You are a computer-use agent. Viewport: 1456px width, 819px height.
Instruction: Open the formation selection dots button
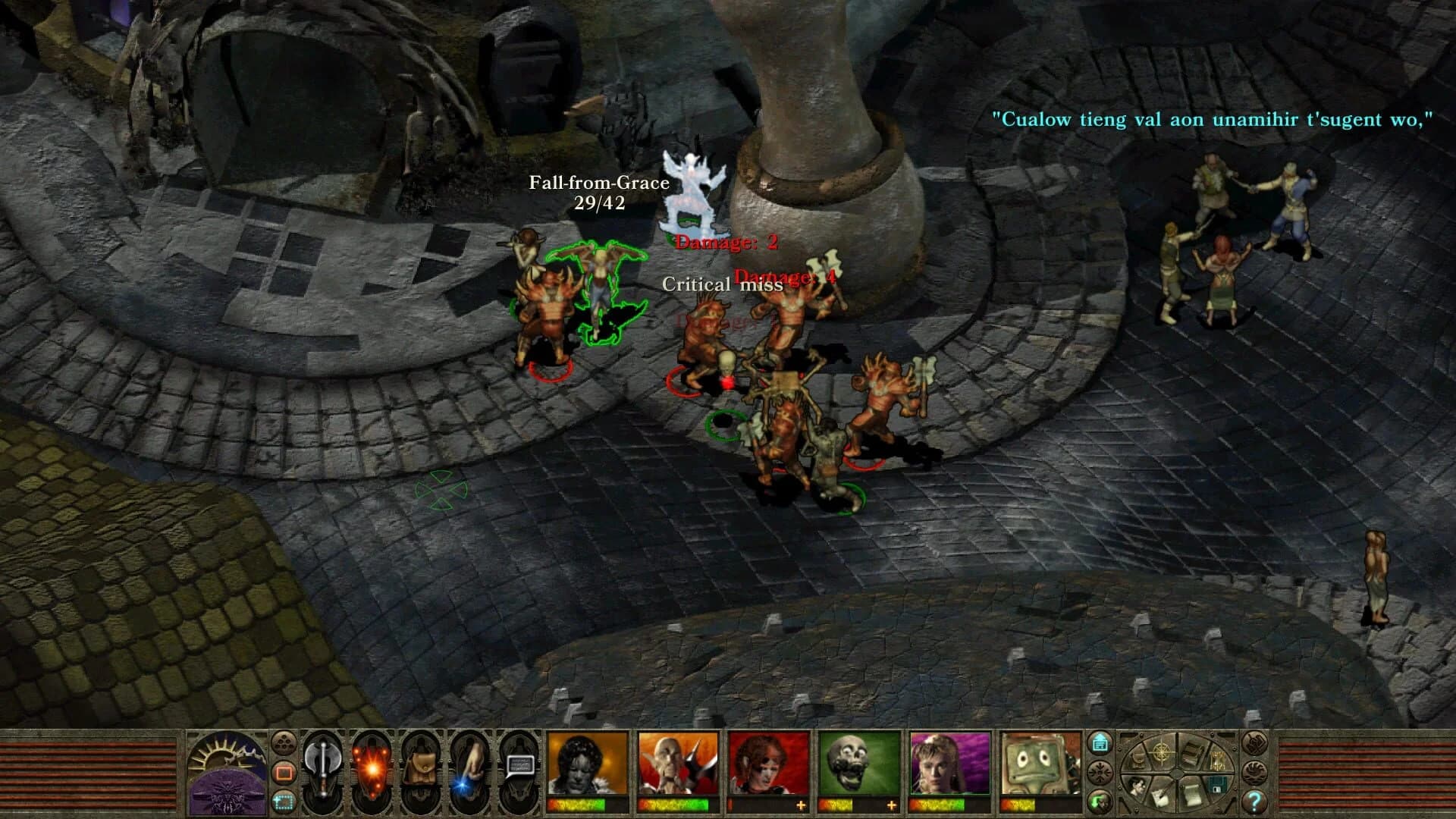pyautogui.click(x=283, y=744)
